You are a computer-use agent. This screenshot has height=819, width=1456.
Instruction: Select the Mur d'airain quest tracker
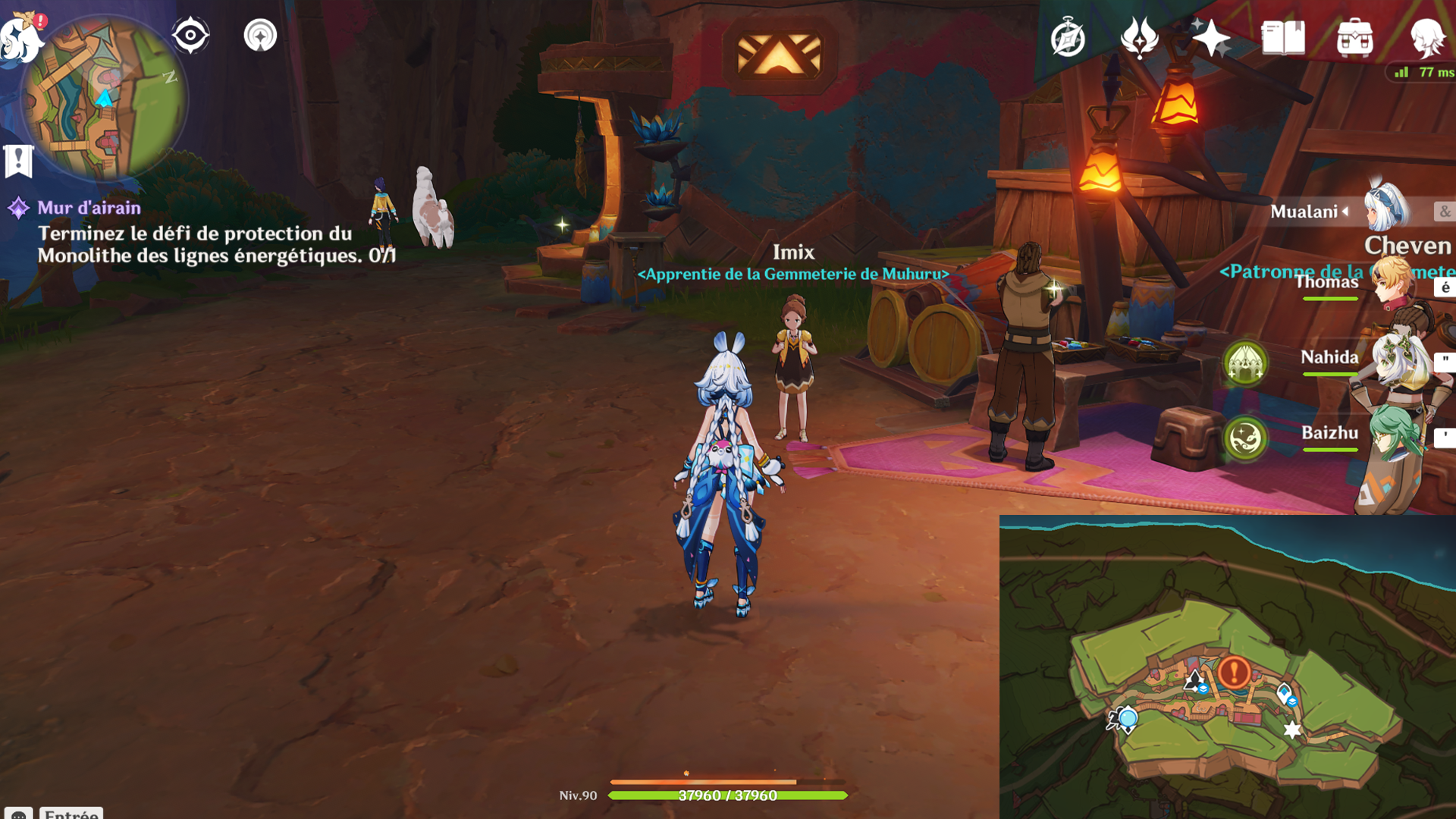(89, 208)
